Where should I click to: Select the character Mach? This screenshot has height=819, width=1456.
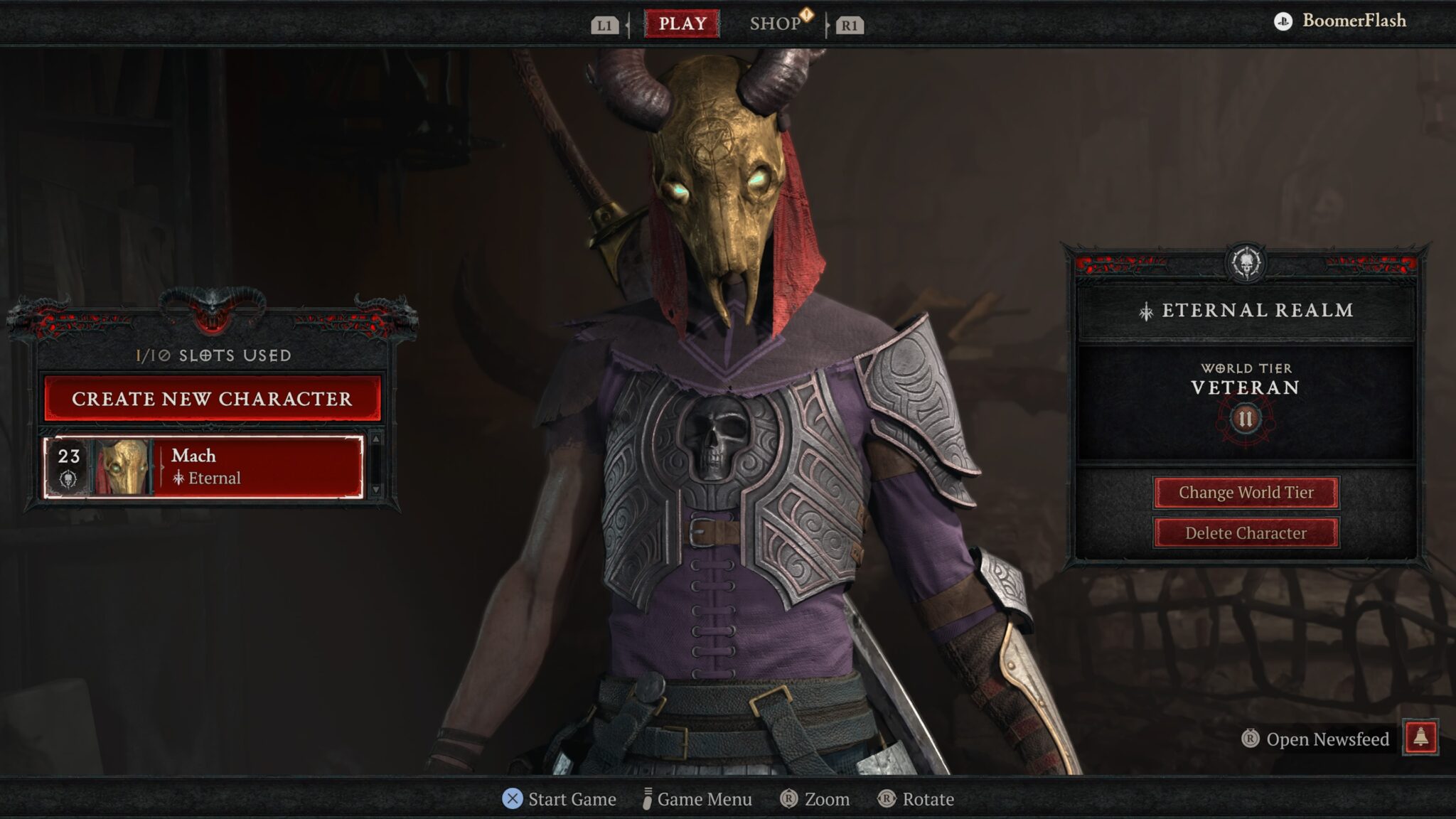(x=204, y=467)
